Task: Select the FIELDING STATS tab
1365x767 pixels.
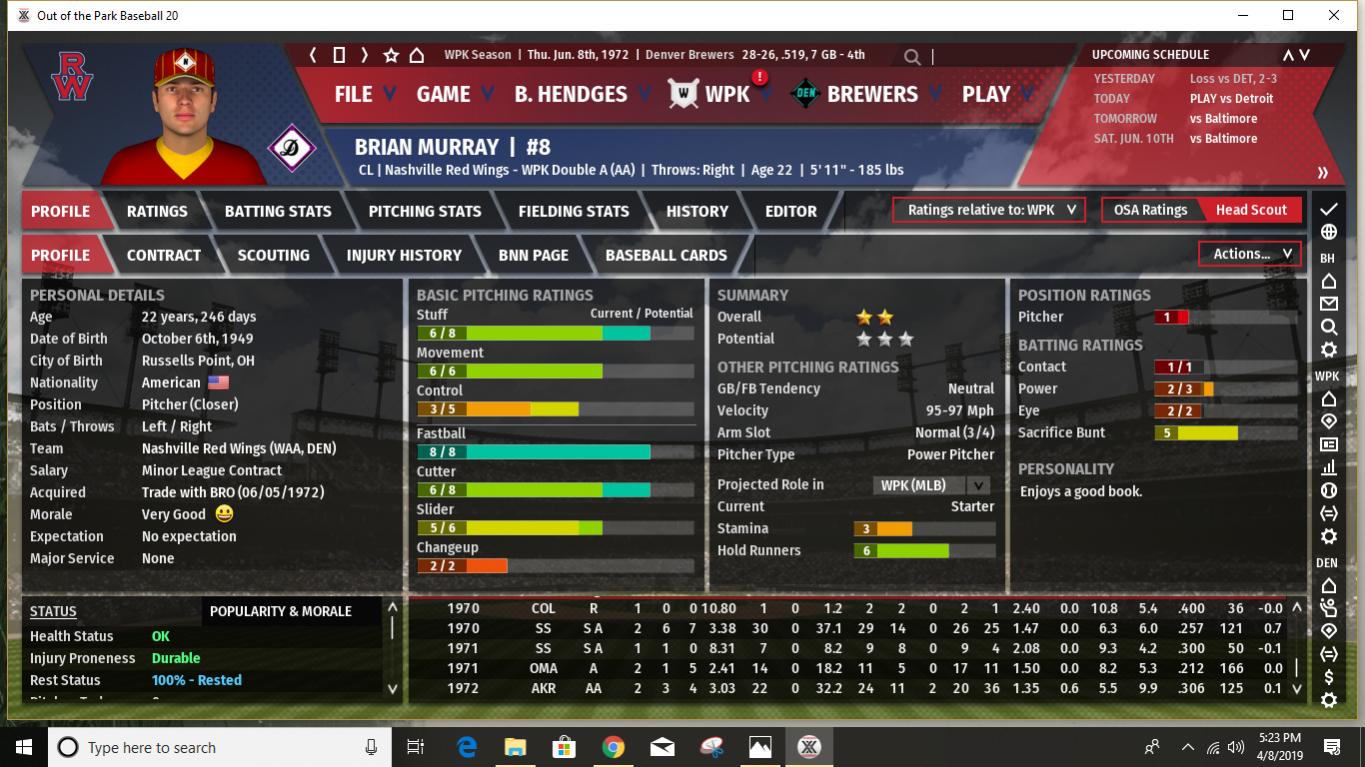Action: (x=574, y=211)
